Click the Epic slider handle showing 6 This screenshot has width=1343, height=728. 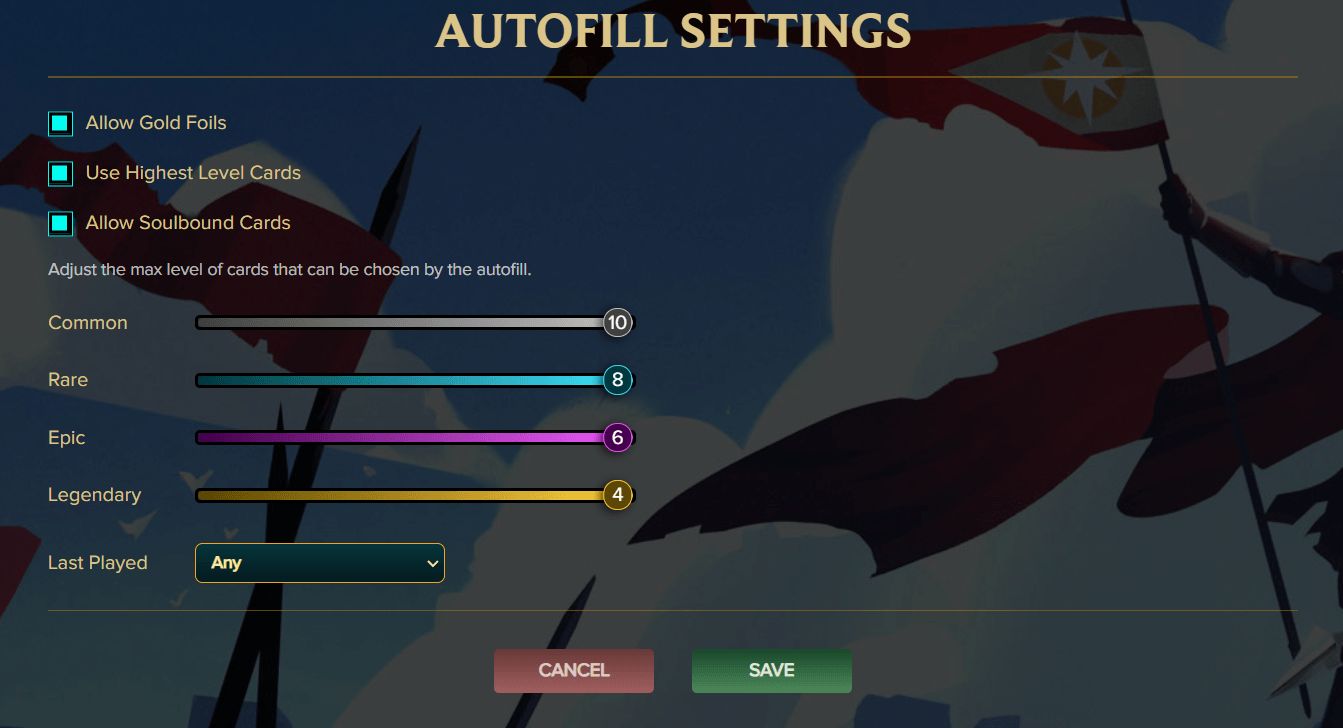[x=617, y=437]
